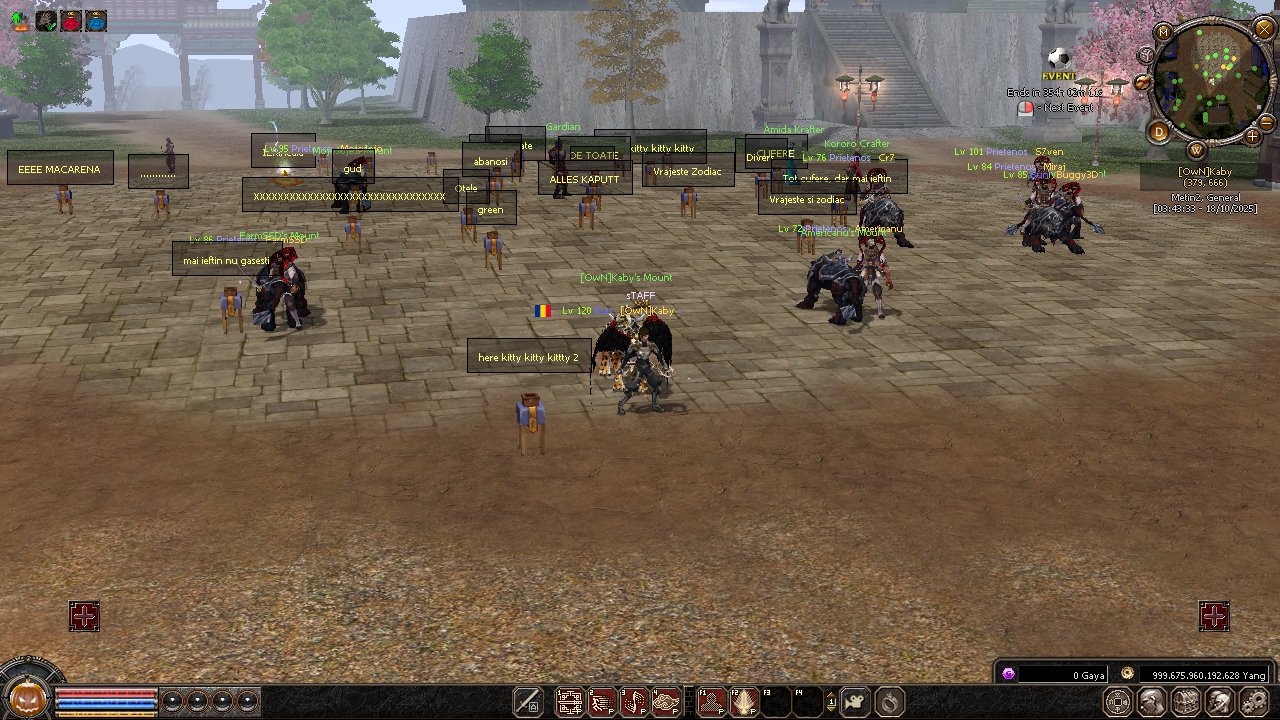
Task: Click the blue potion buff icon
Action: point(96,21)
